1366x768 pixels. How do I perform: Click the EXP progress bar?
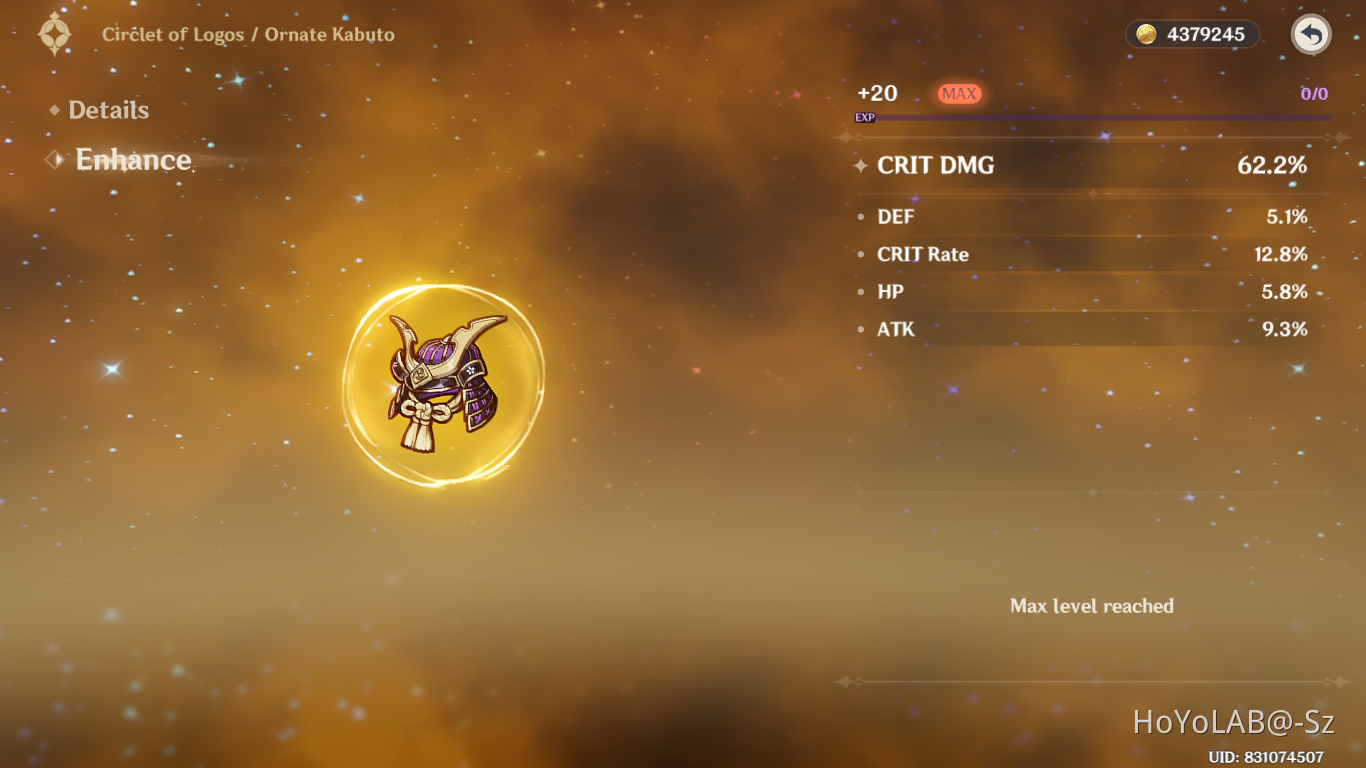(x=1100, y=117)
